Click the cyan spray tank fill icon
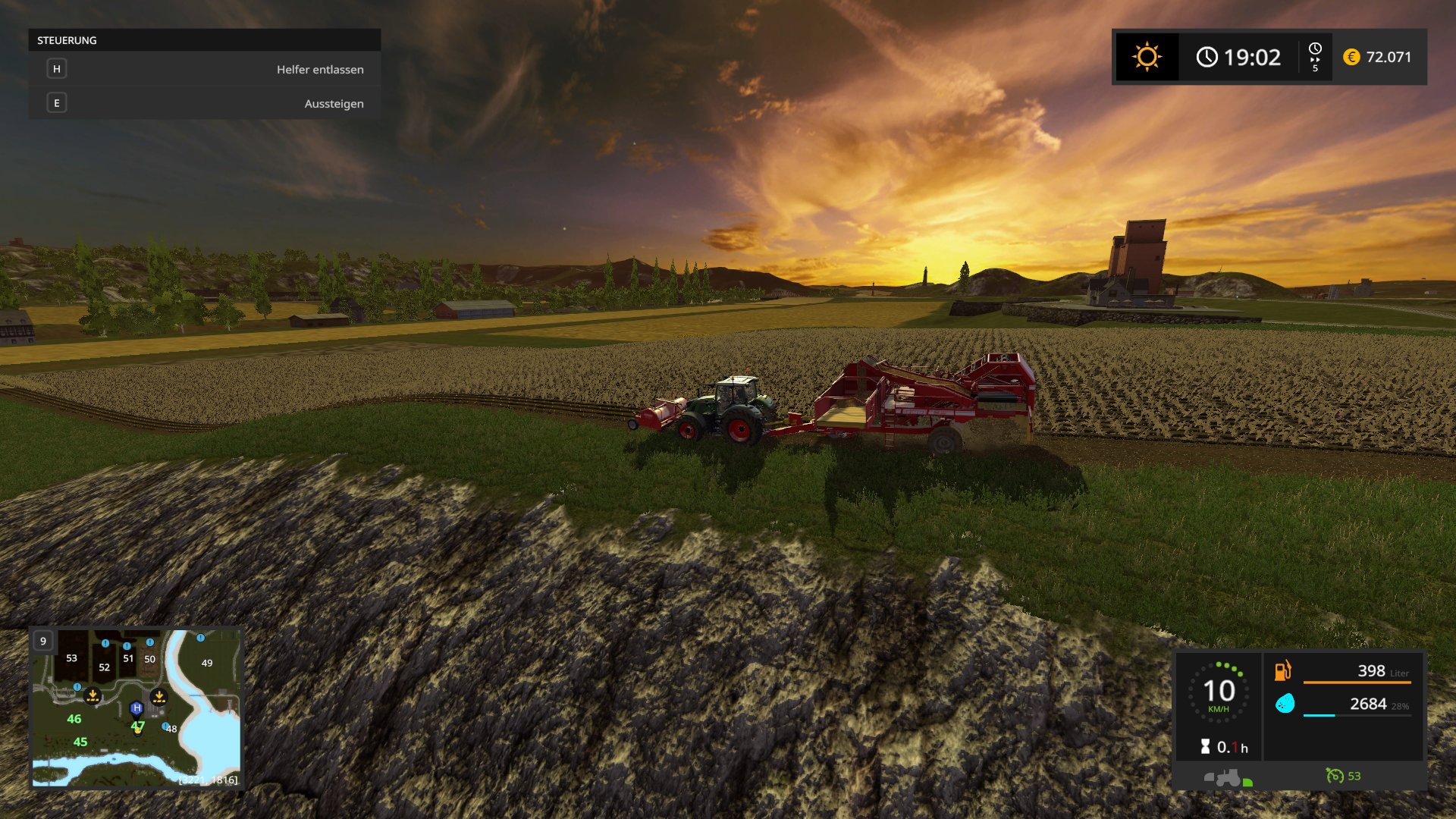1456x819 pixels. (x=1285, y=704)
